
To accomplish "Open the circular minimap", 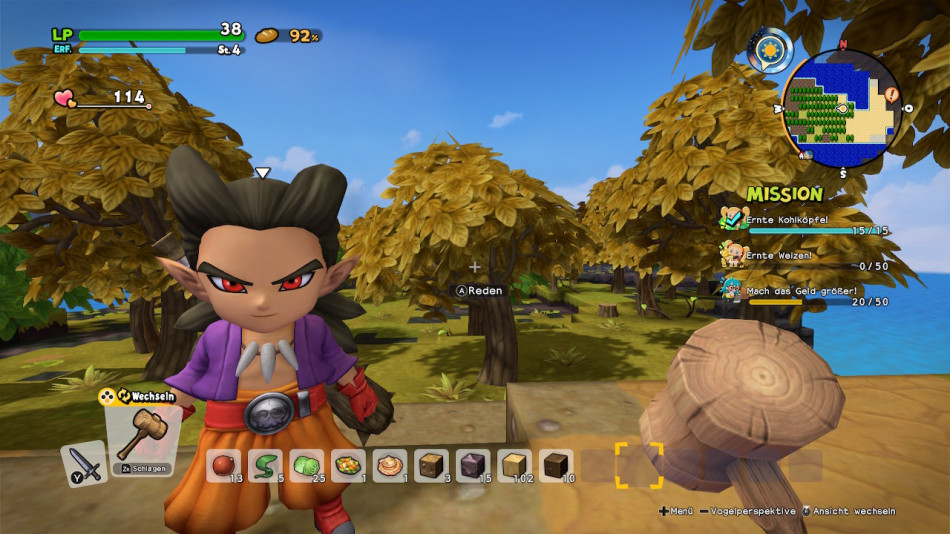I will point(841,108).
